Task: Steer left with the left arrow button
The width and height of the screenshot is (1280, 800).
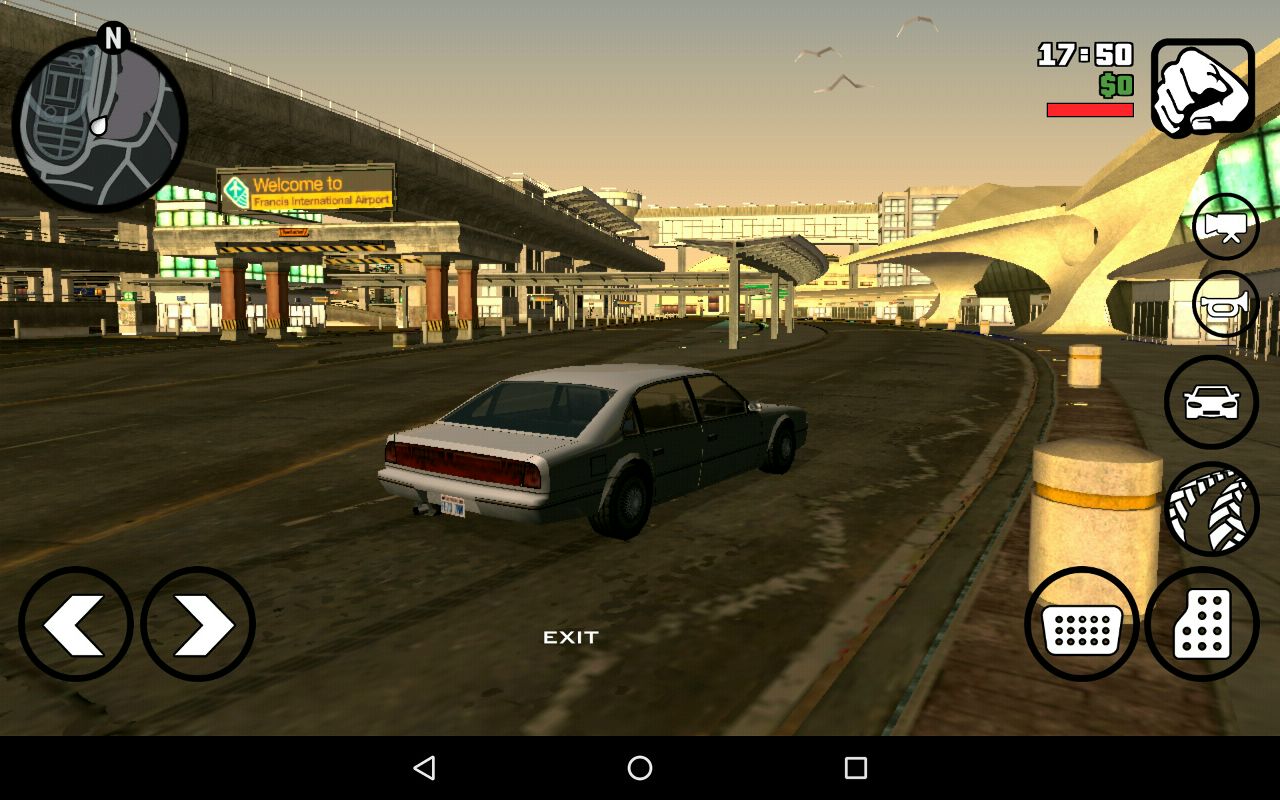Action: pos(76,624)
